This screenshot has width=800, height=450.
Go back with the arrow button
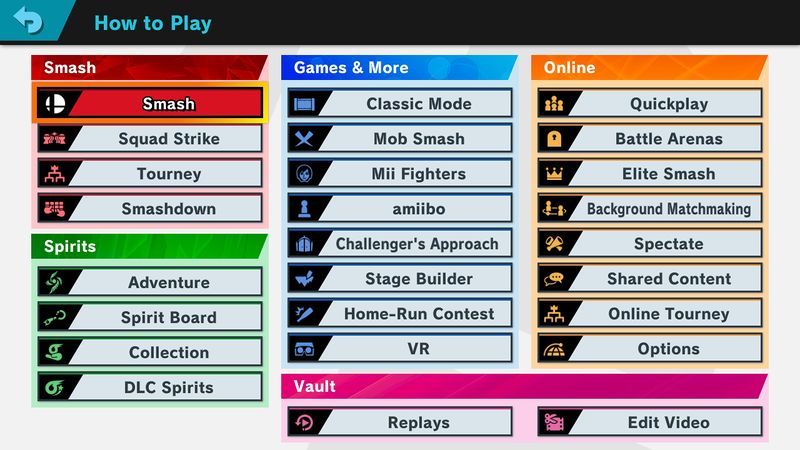click(27, 21)
